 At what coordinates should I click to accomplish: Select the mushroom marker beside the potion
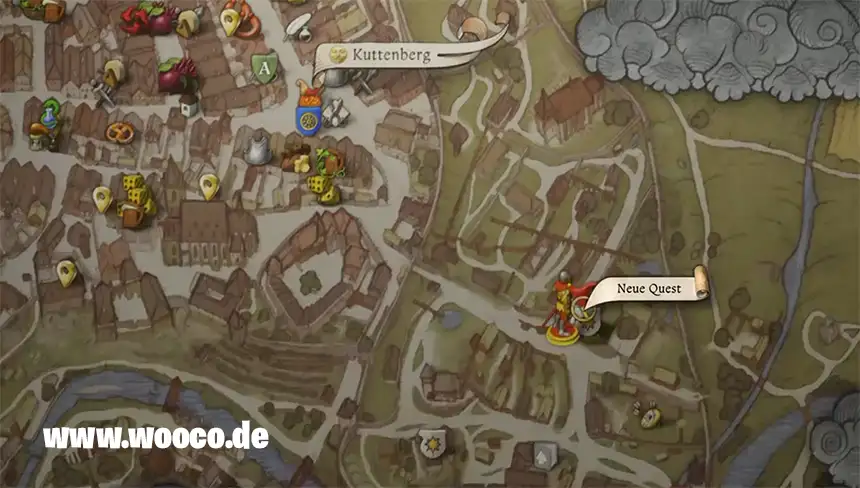click(40, 131)
